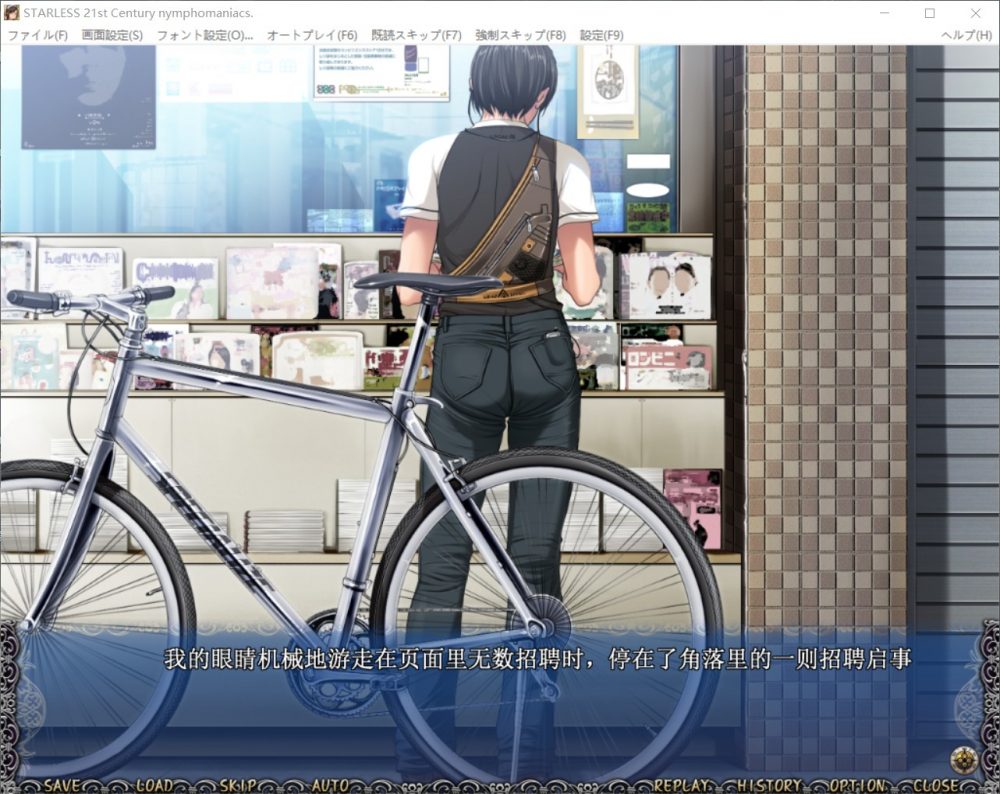Open the ヘルプ(H) menu
This screenshot has height=794, width=1000.
click(x=966, y=35)
